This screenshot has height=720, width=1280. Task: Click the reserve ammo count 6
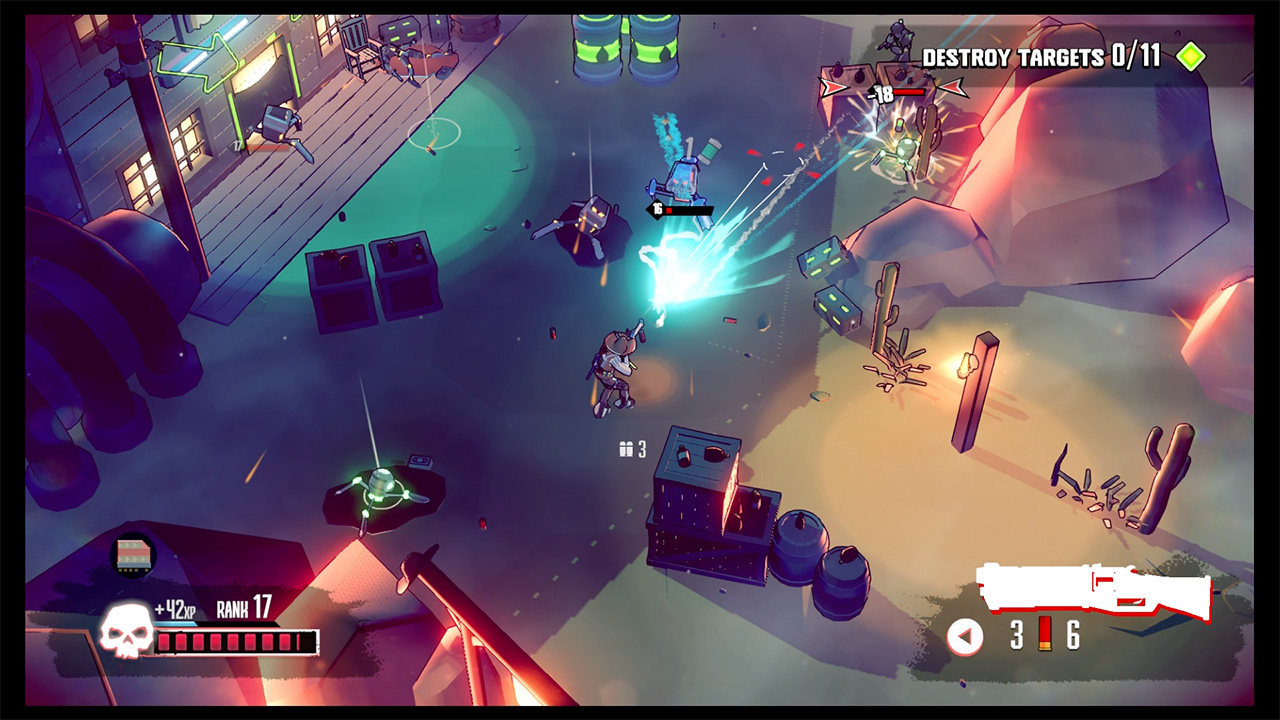[x=1072, y=636]
